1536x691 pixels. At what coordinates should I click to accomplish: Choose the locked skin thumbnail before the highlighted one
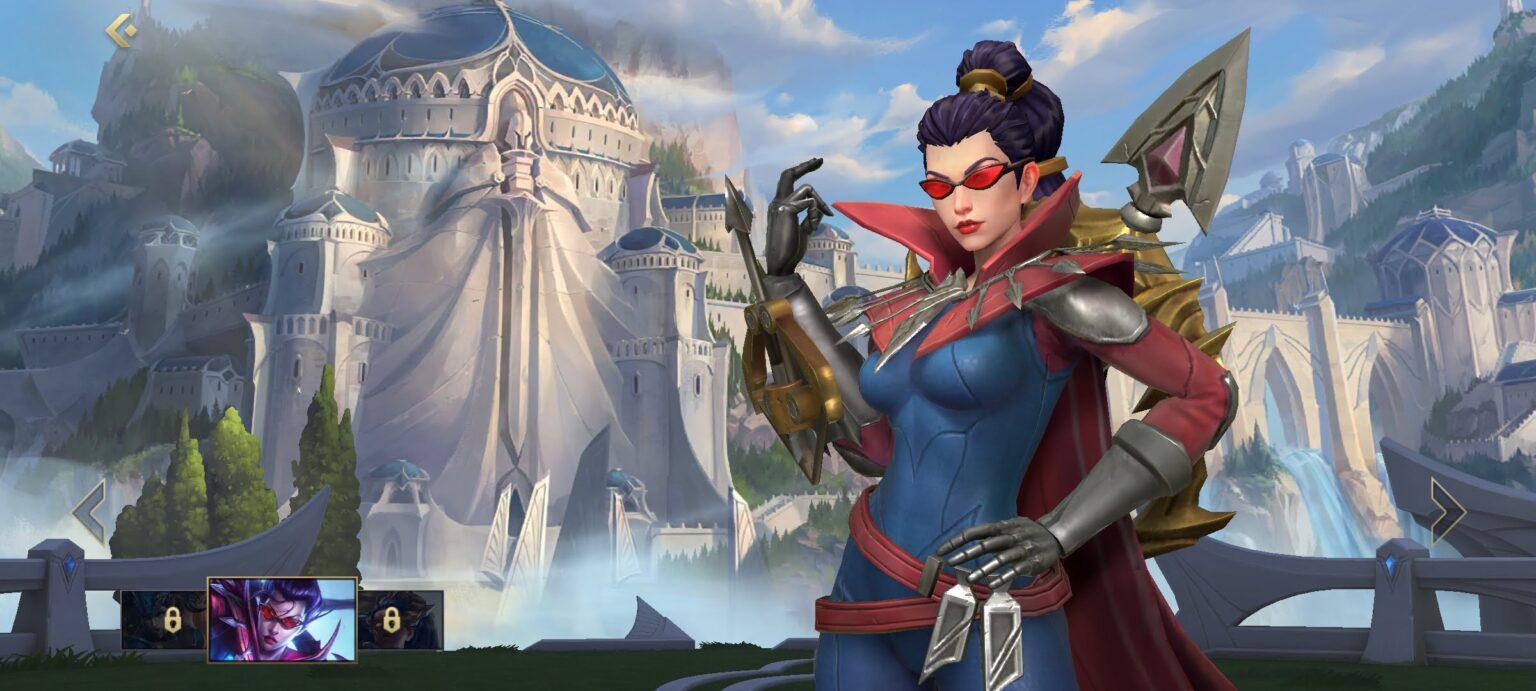tap(164, 620)
